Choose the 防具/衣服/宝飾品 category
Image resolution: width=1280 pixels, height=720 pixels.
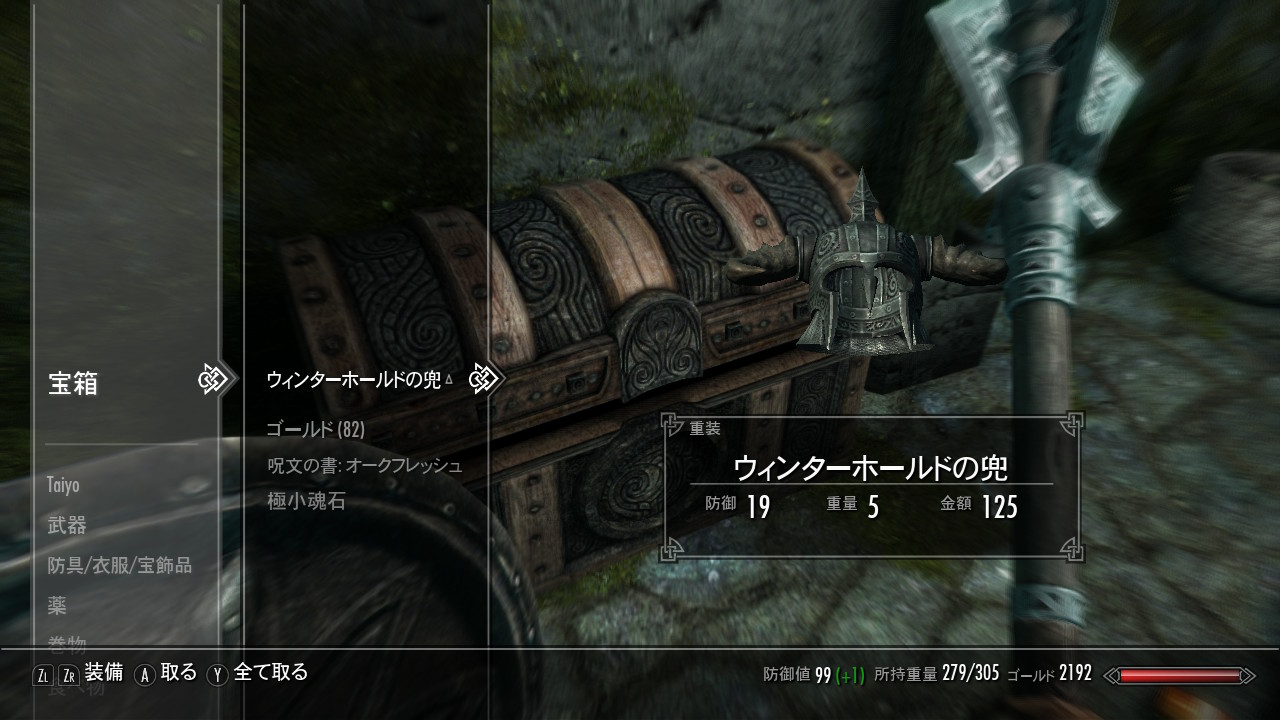[x=119, y=565]
